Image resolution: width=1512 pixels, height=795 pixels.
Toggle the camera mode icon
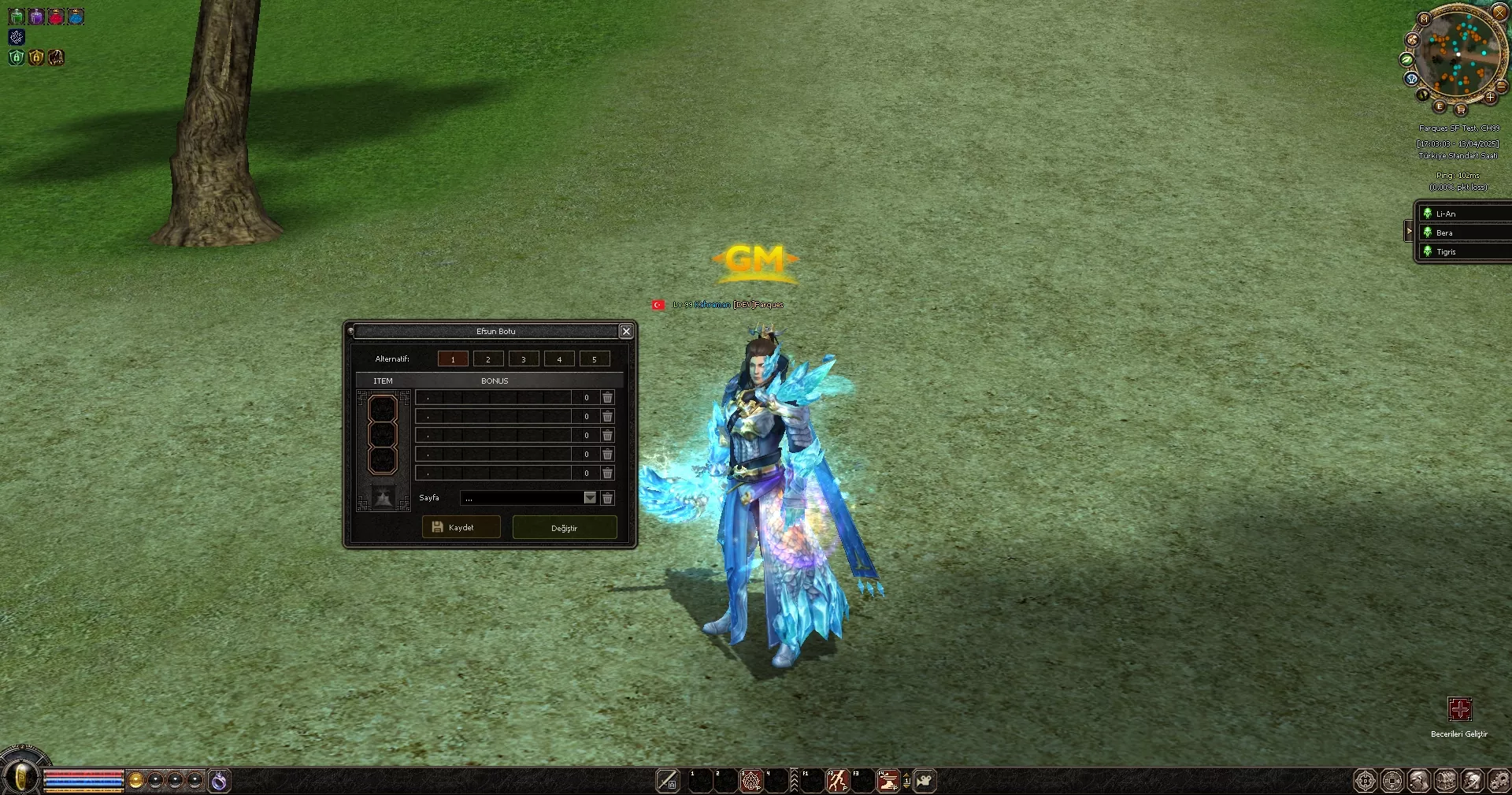[925, 781]
